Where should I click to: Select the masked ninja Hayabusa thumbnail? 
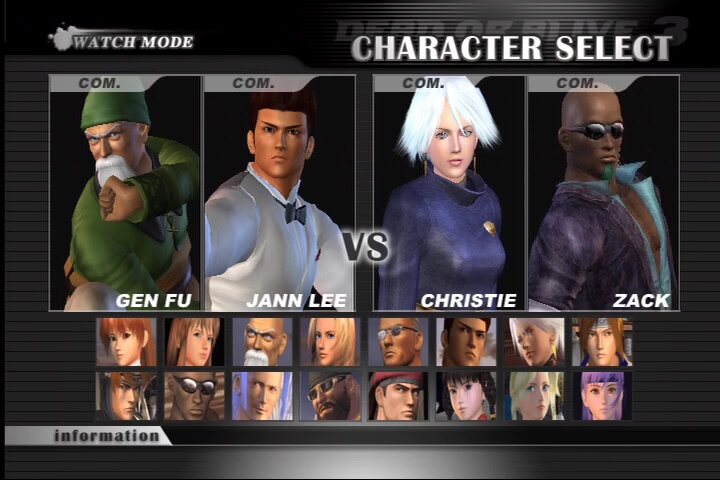[x=126, y=396]
